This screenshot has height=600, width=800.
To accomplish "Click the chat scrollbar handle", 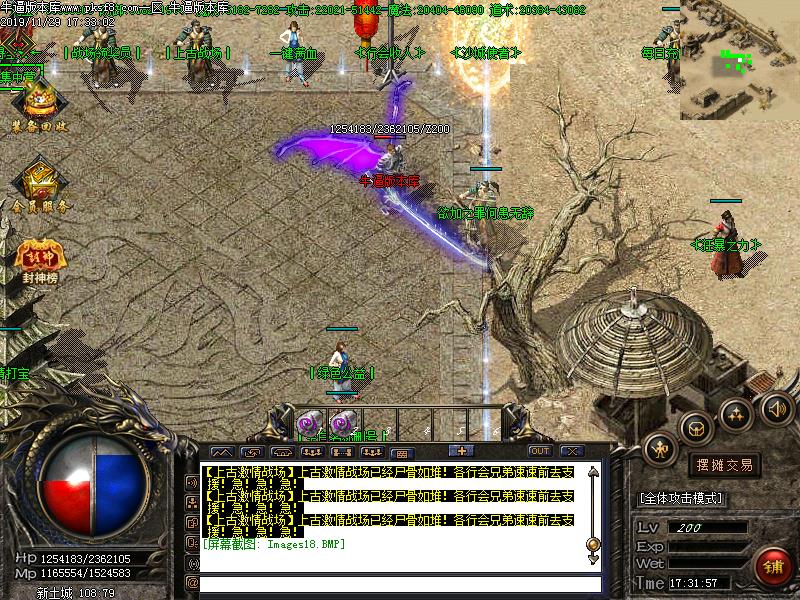I will coord(593,545).
